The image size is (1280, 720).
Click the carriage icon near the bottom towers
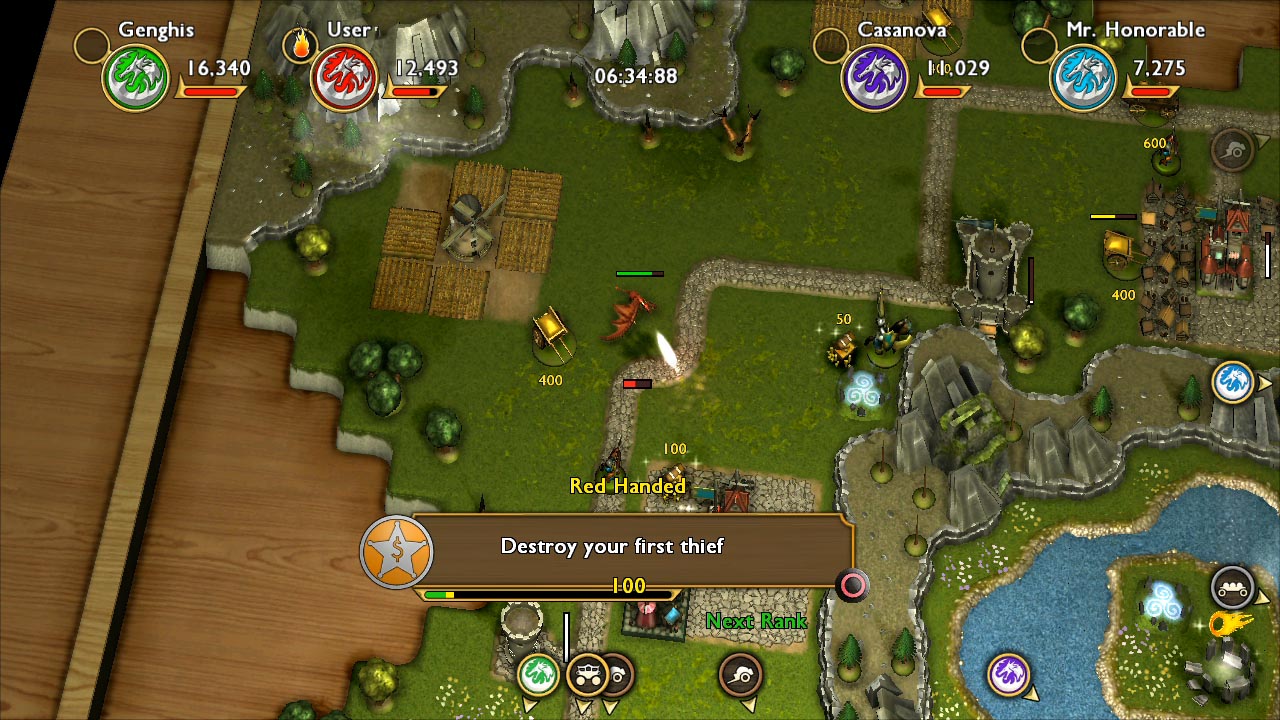click(588, 675)
